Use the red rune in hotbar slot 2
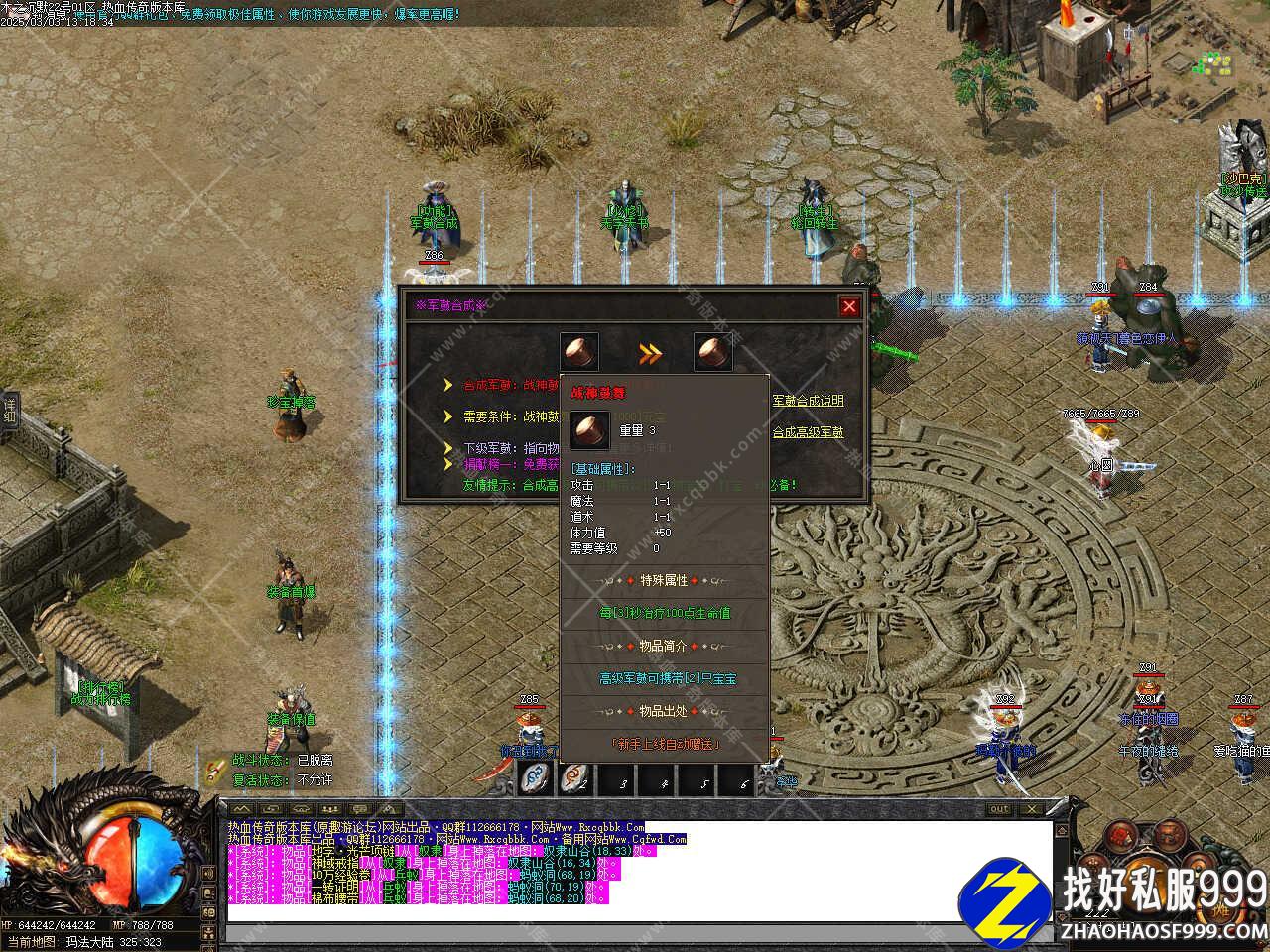The height and width of the screenshot is (952, 1270). pos(575,779)
